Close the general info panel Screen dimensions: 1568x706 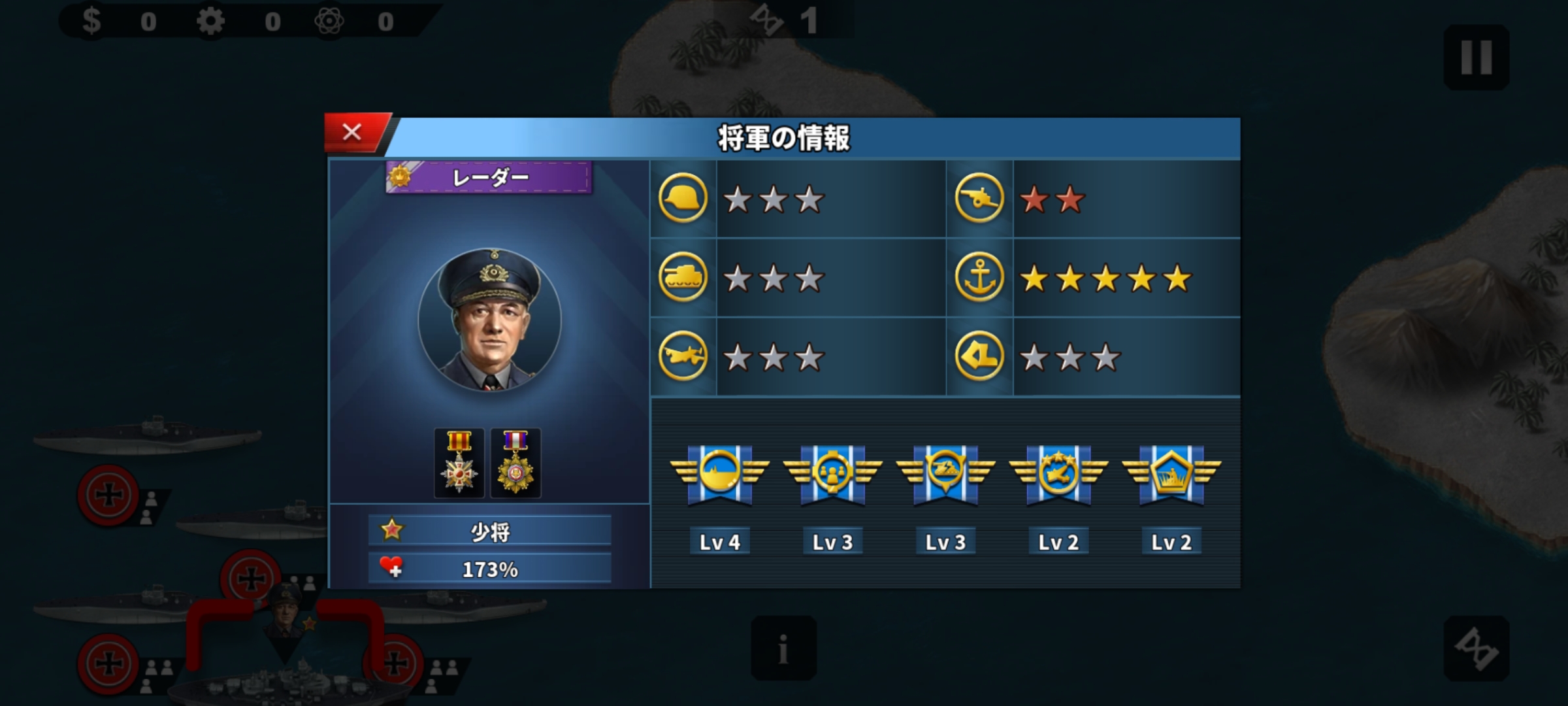[353, 133]
